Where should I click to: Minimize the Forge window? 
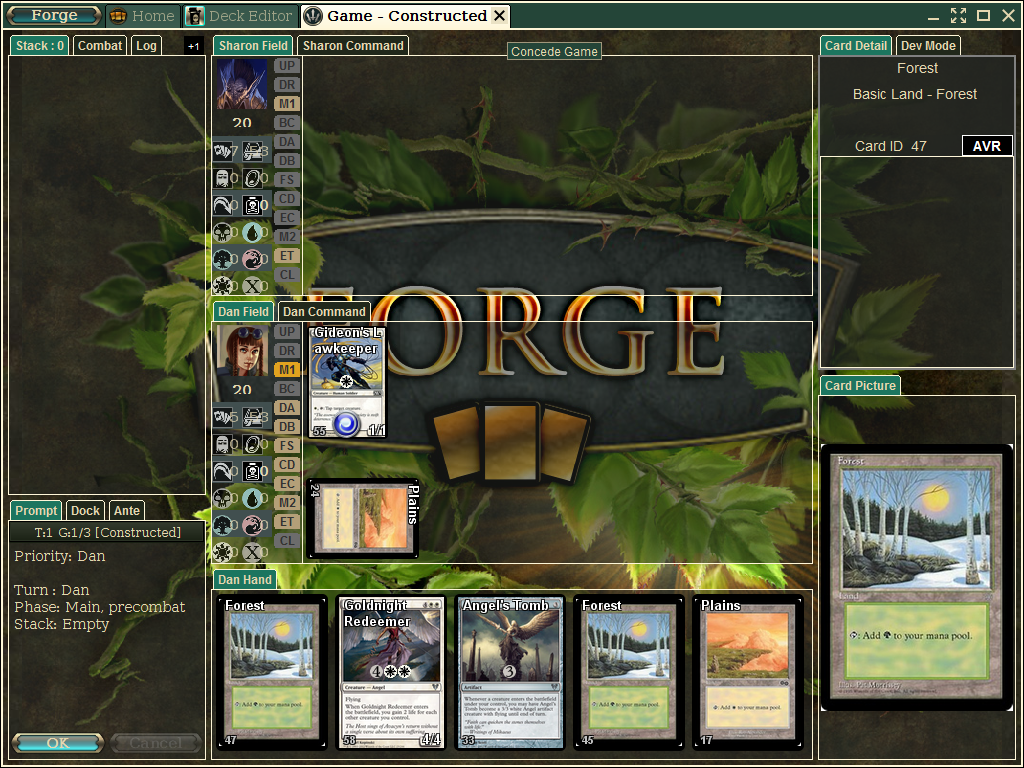coord(933,15)
